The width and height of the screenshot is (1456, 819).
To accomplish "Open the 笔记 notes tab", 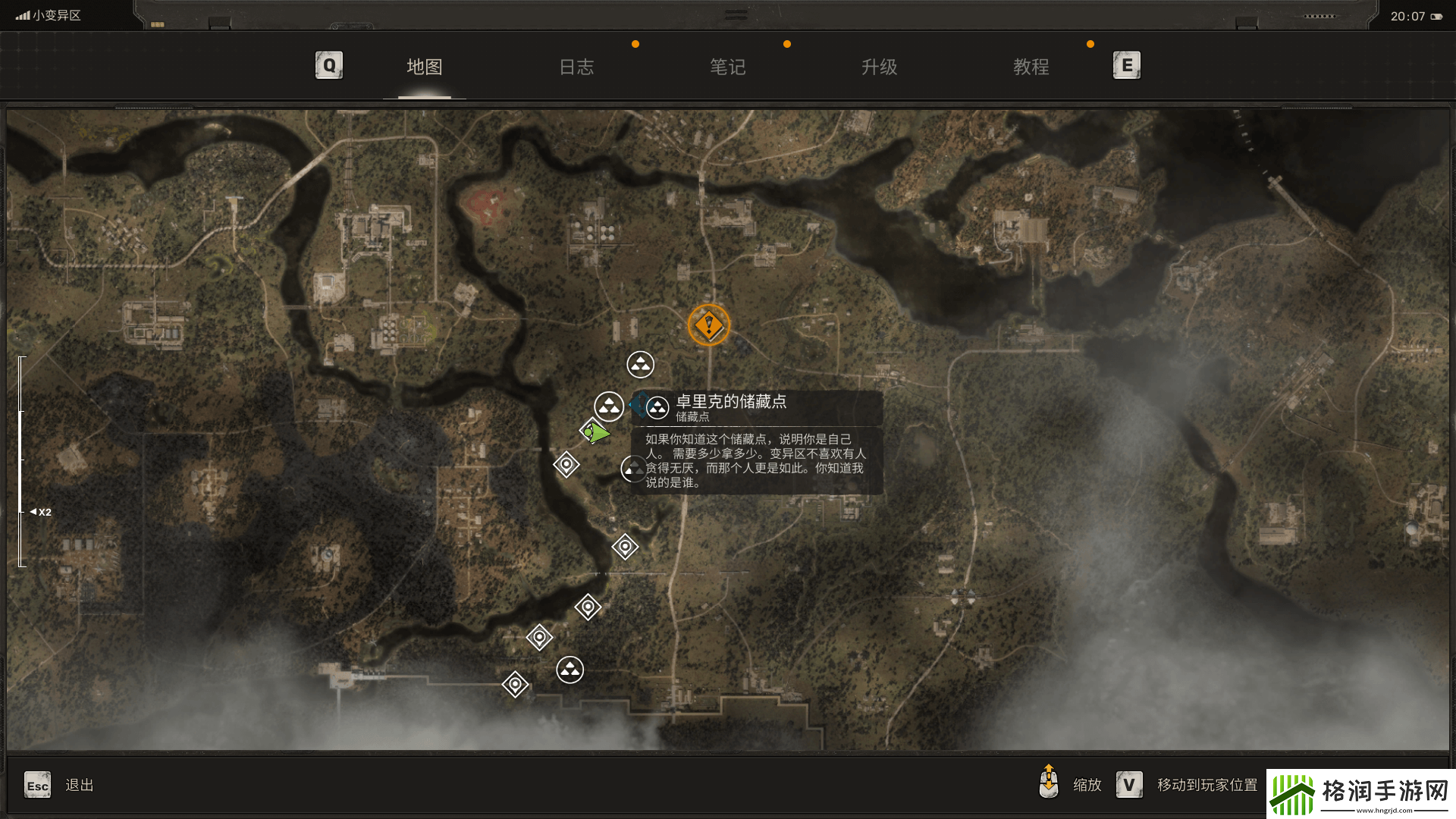I will coord(728,67).
